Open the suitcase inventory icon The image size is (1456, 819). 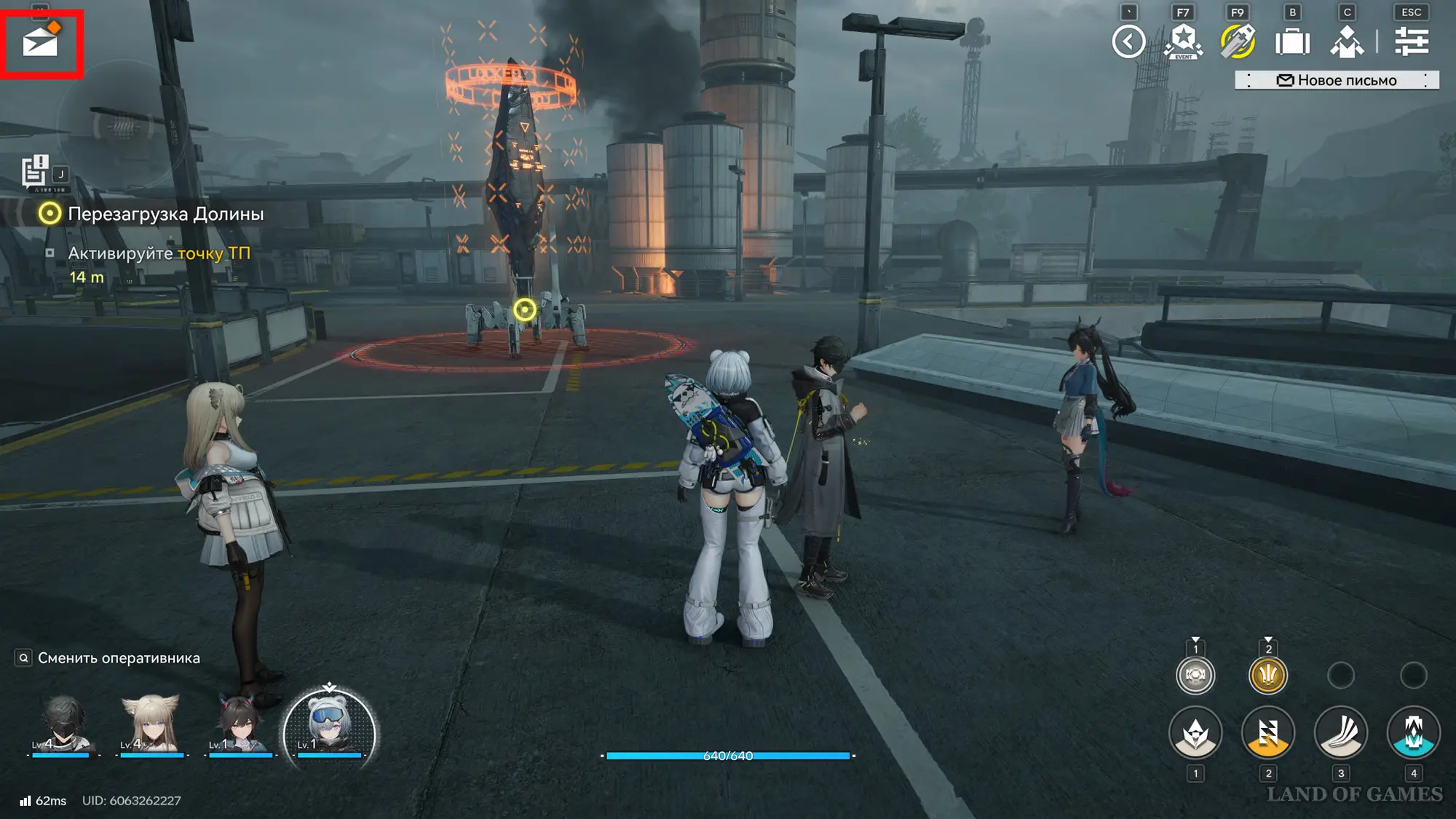pyautogui.click(x=1292, y=41)
